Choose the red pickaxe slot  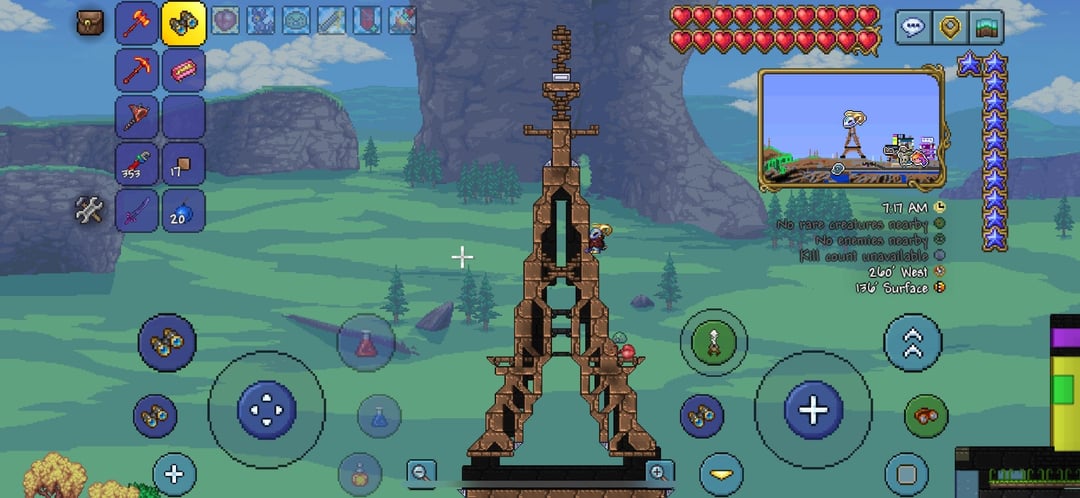[x=137, y=70]
